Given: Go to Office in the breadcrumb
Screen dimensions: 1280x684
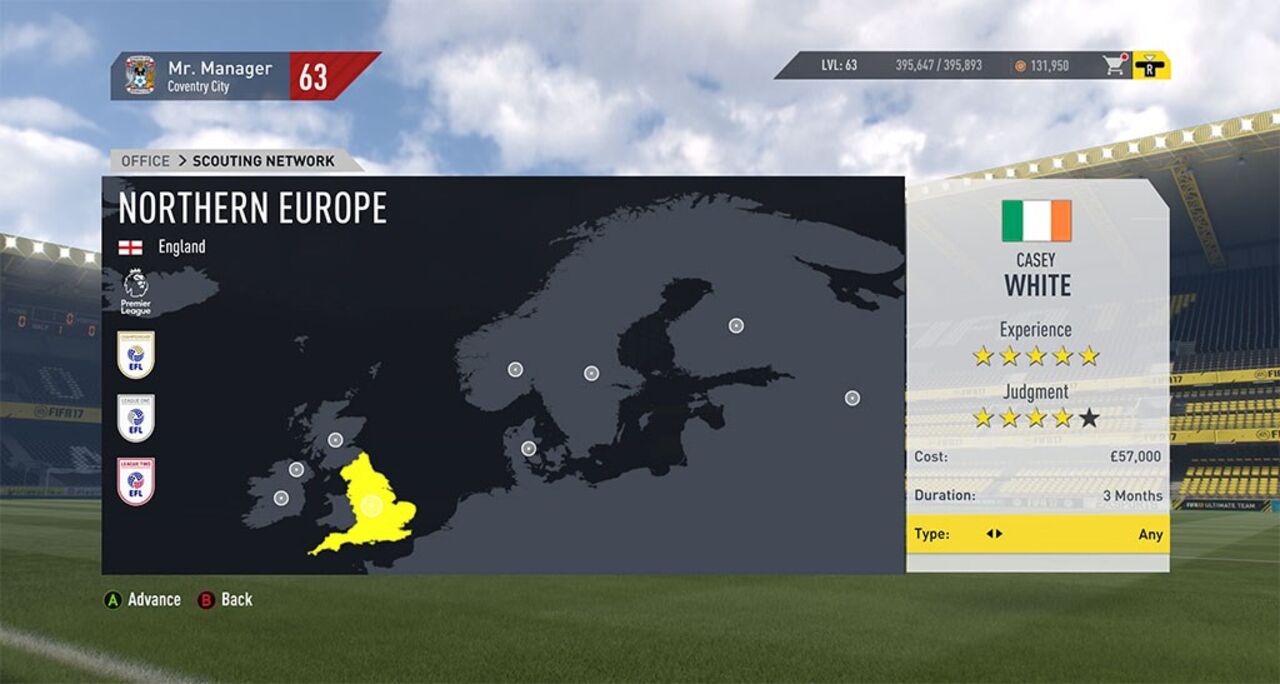Looking at the screenshot, I should [145, 161].
